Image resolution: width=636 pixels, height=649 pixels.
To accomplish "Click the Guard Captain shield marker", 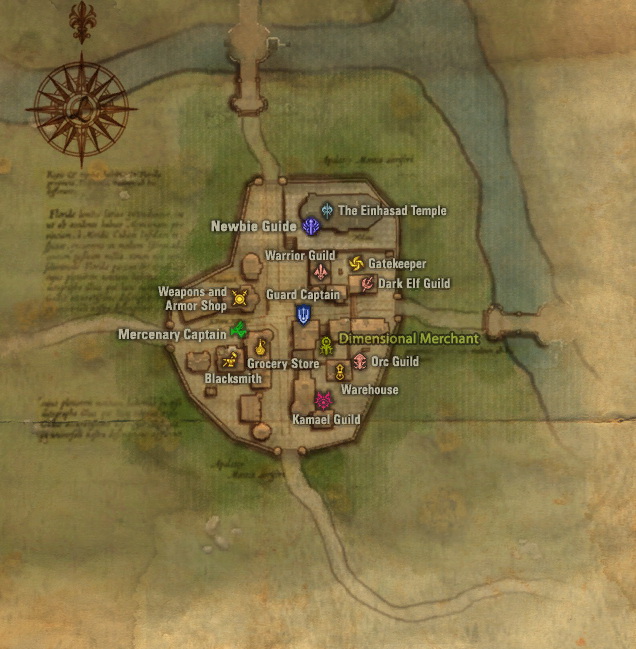I will coord(302,315).
